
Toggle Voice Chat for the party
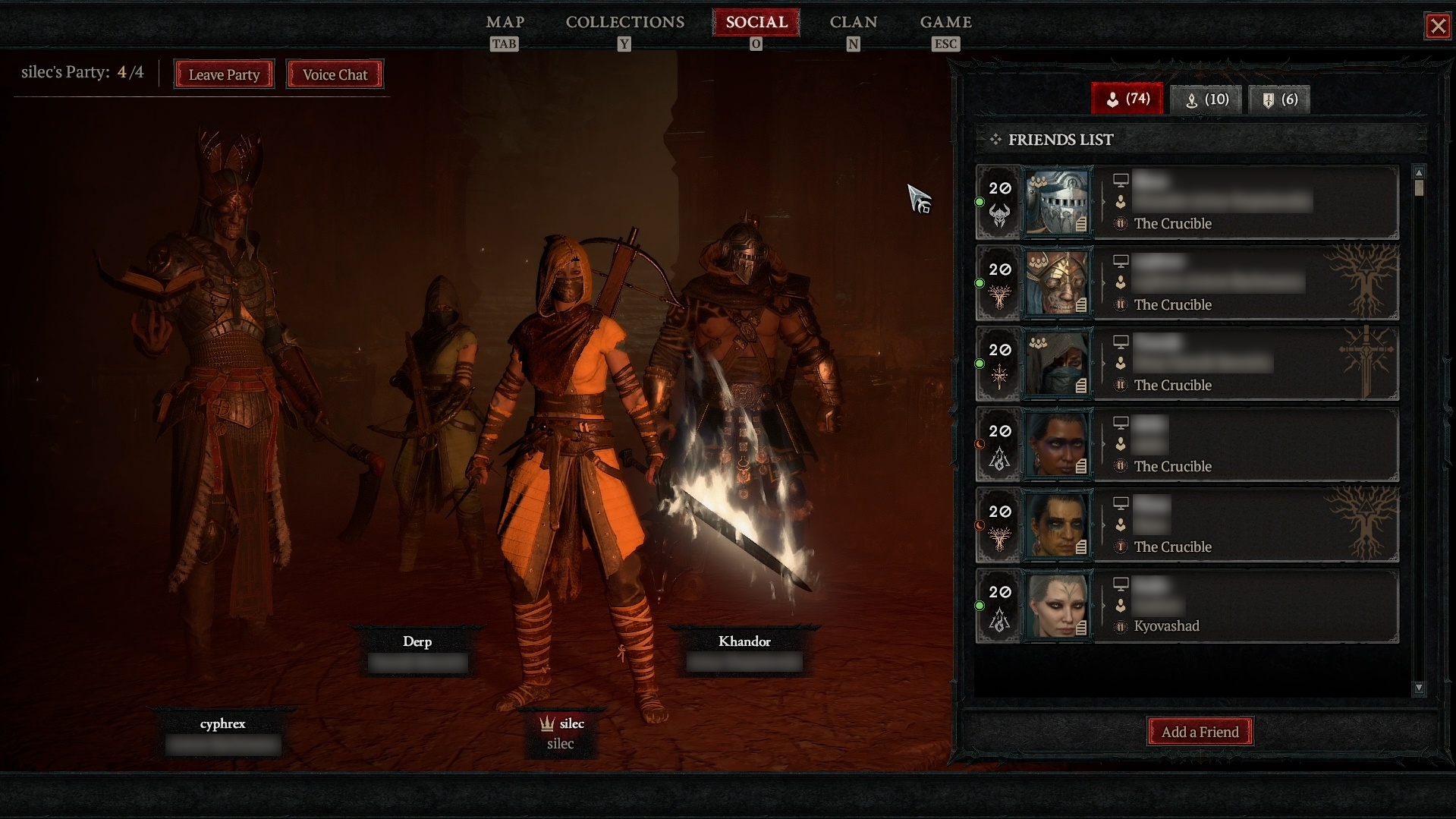tap(334, 74)
